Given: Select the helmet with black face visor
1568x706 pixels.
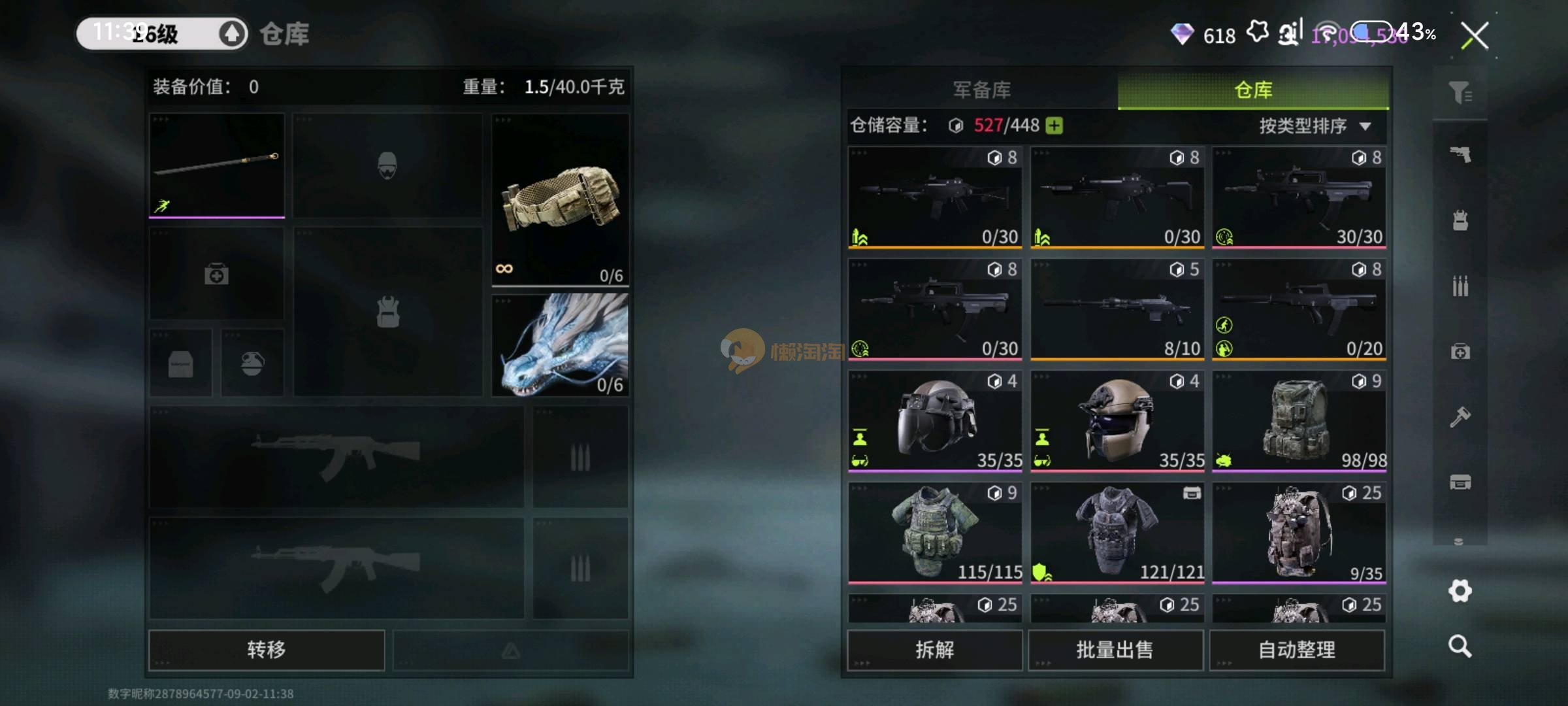Looking at the screenshot, I should [934, 420].
